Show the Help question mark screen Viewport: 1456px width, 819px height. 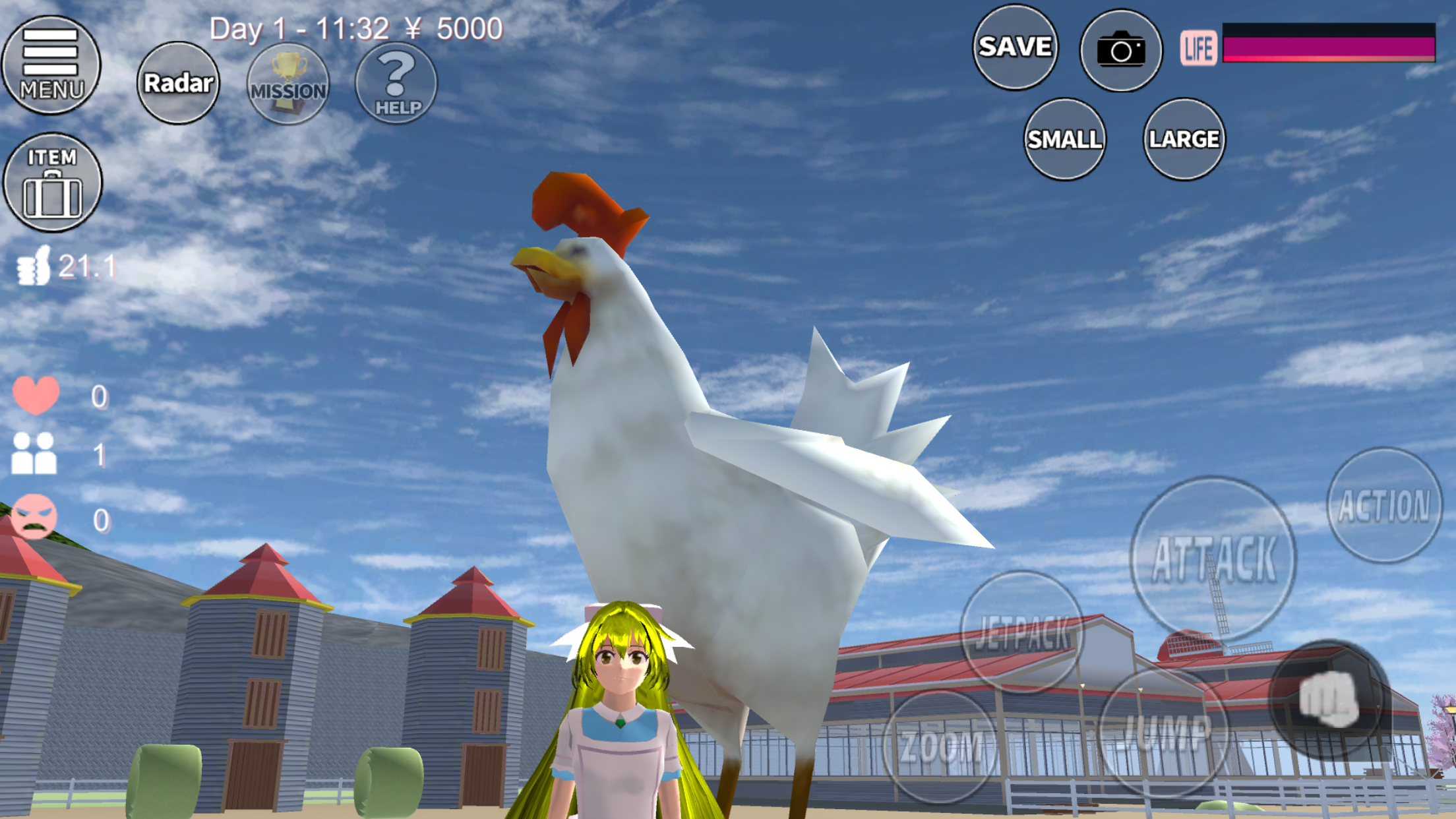(396, 83)
